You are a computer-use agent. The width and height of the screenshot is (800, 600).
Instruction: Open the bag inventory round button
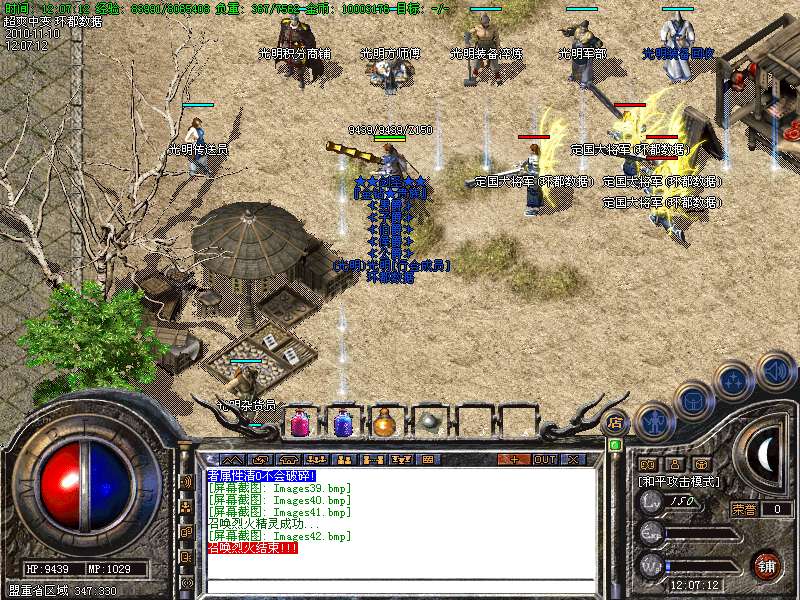694,399
